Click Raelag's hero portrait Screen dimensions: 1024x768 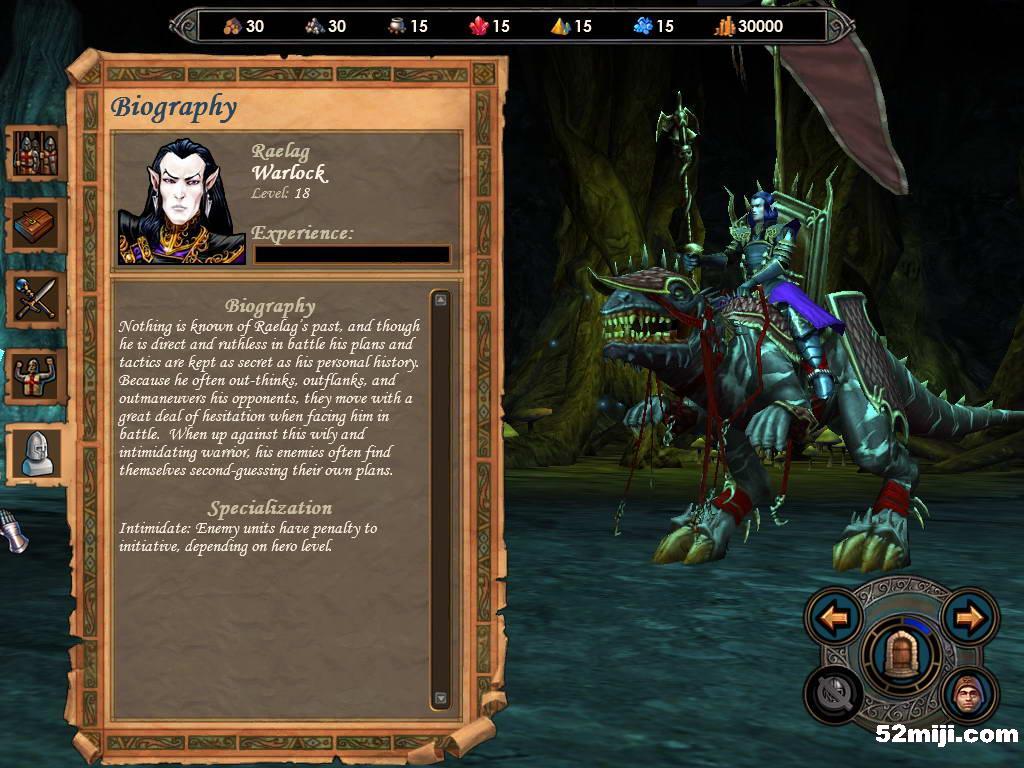(x=182, y=201)
